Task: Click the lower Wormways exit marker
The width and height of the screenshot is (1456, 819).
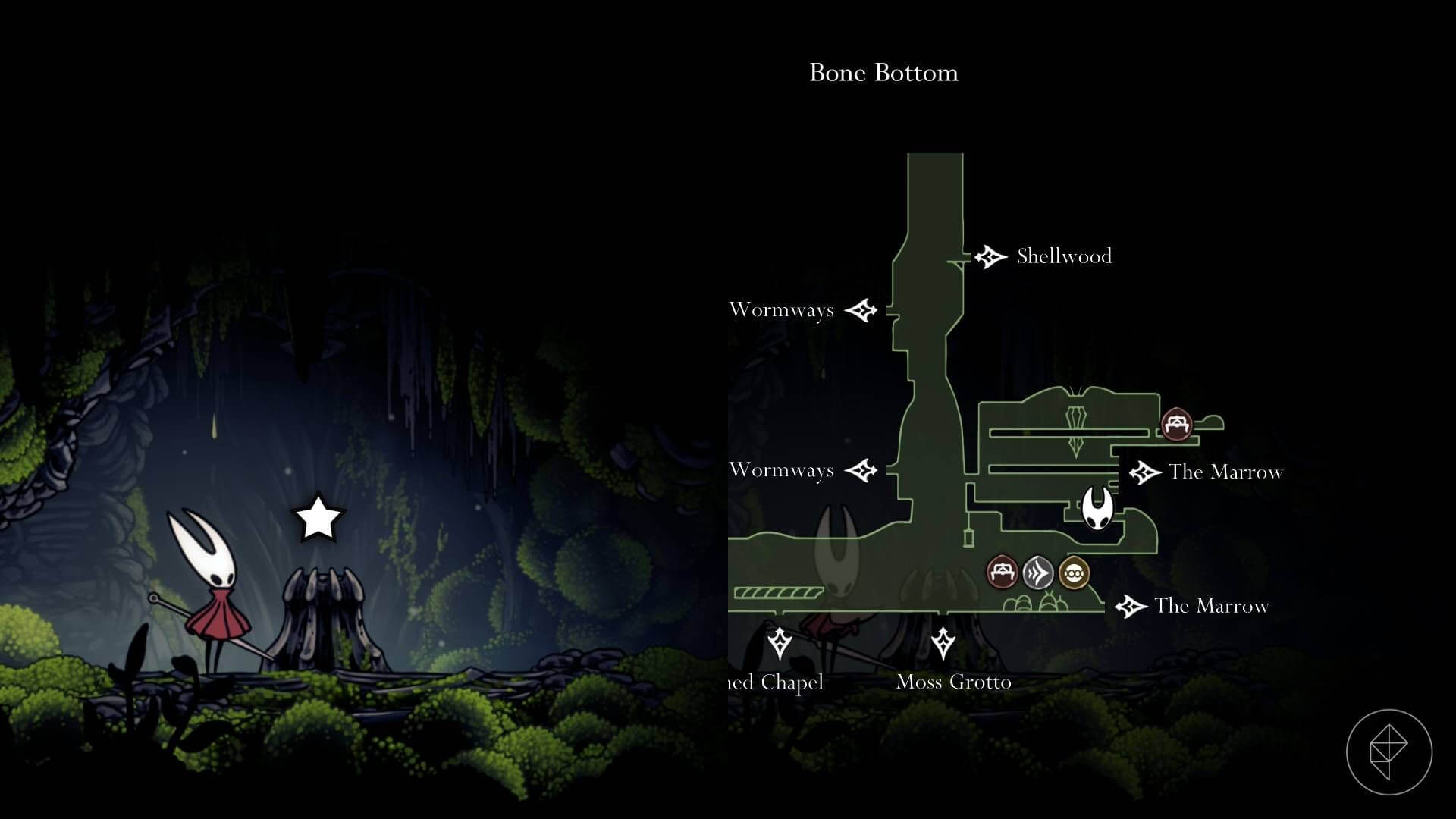Action: 862,470
